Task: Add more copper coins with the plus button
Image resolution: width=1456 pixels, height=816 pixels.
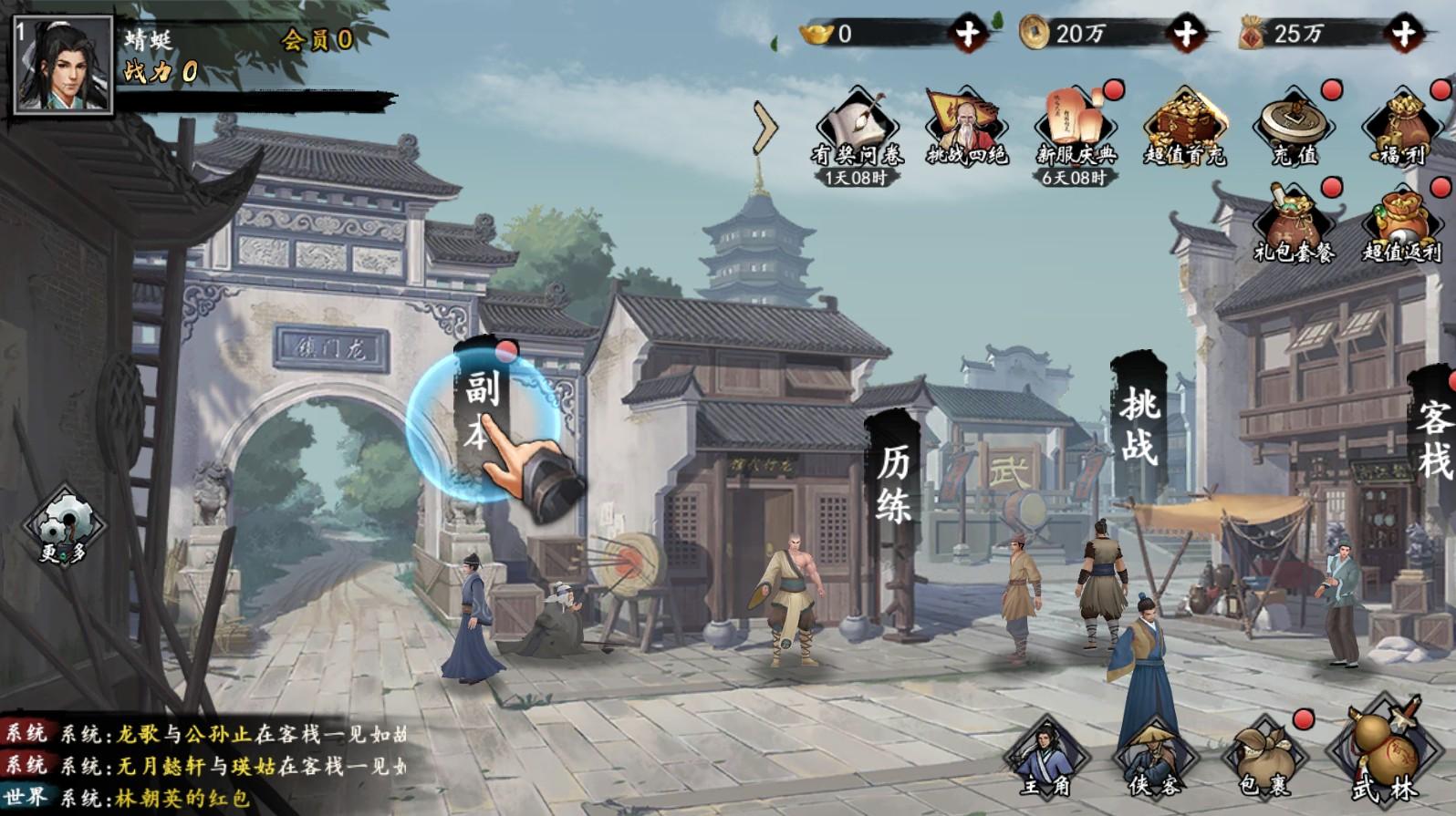Action: [1185, 35]
